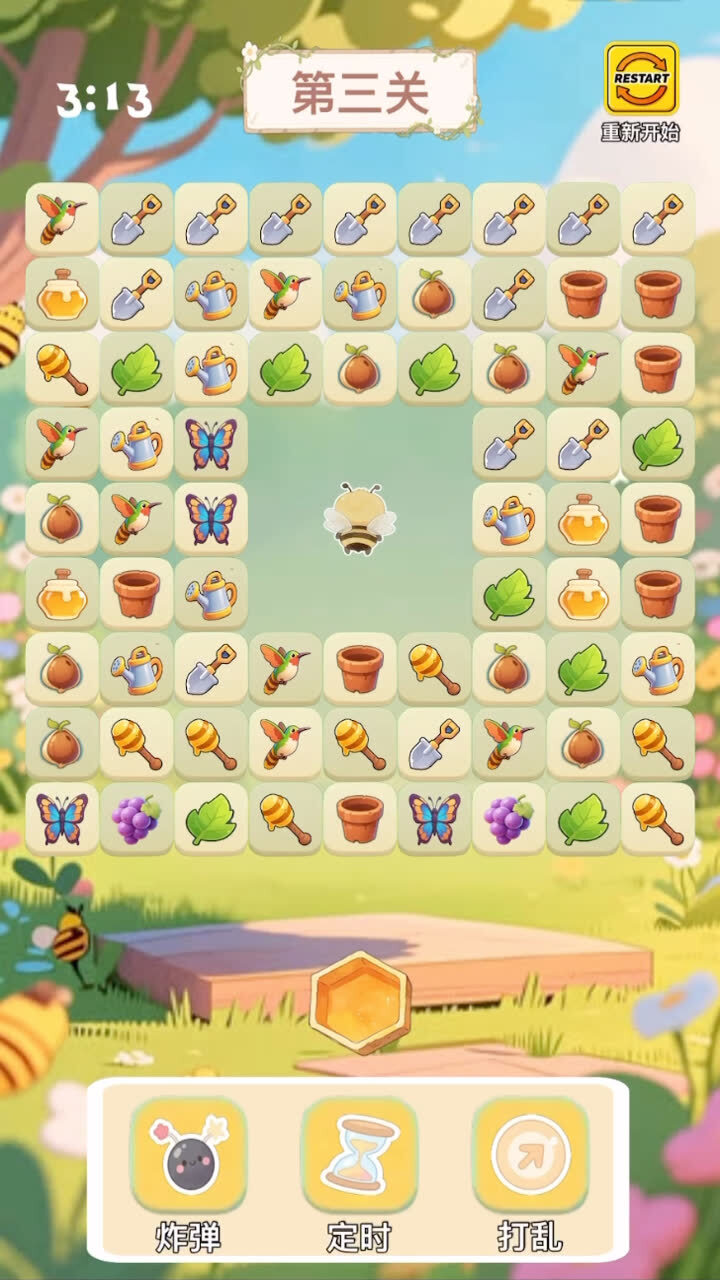720x1280 pixels.
Task: Tap the honey dipper between flowerpot and acorn
Action: (x=434, y=669)
